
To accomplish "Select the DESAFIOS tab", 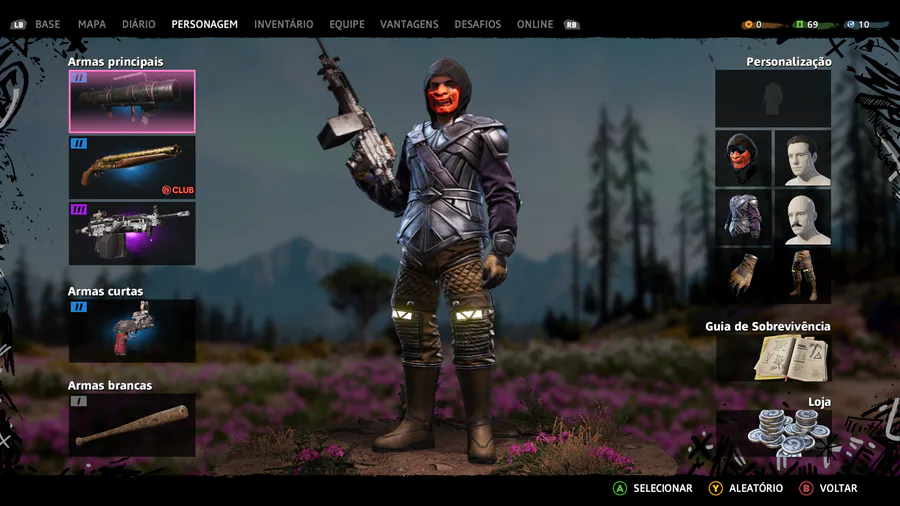I will click(477, 24).
